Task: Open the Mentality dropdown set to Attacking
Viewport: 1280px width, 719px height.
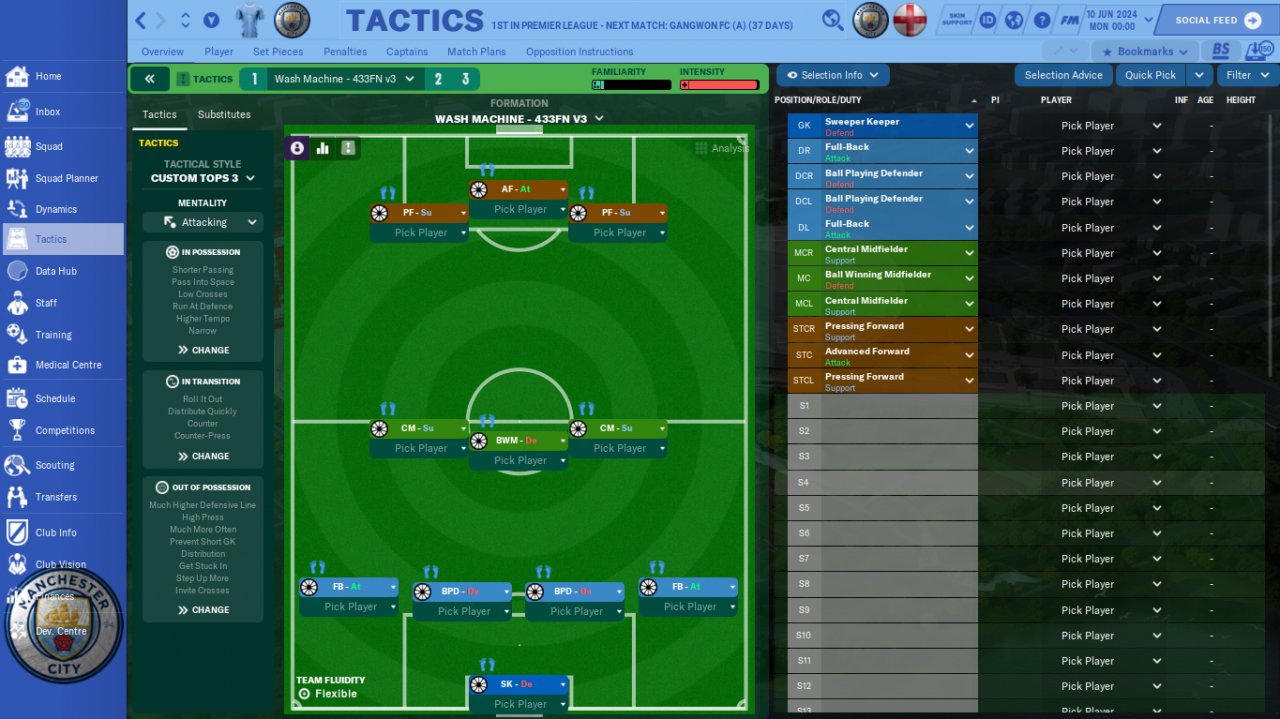Action: pos(203,222)
